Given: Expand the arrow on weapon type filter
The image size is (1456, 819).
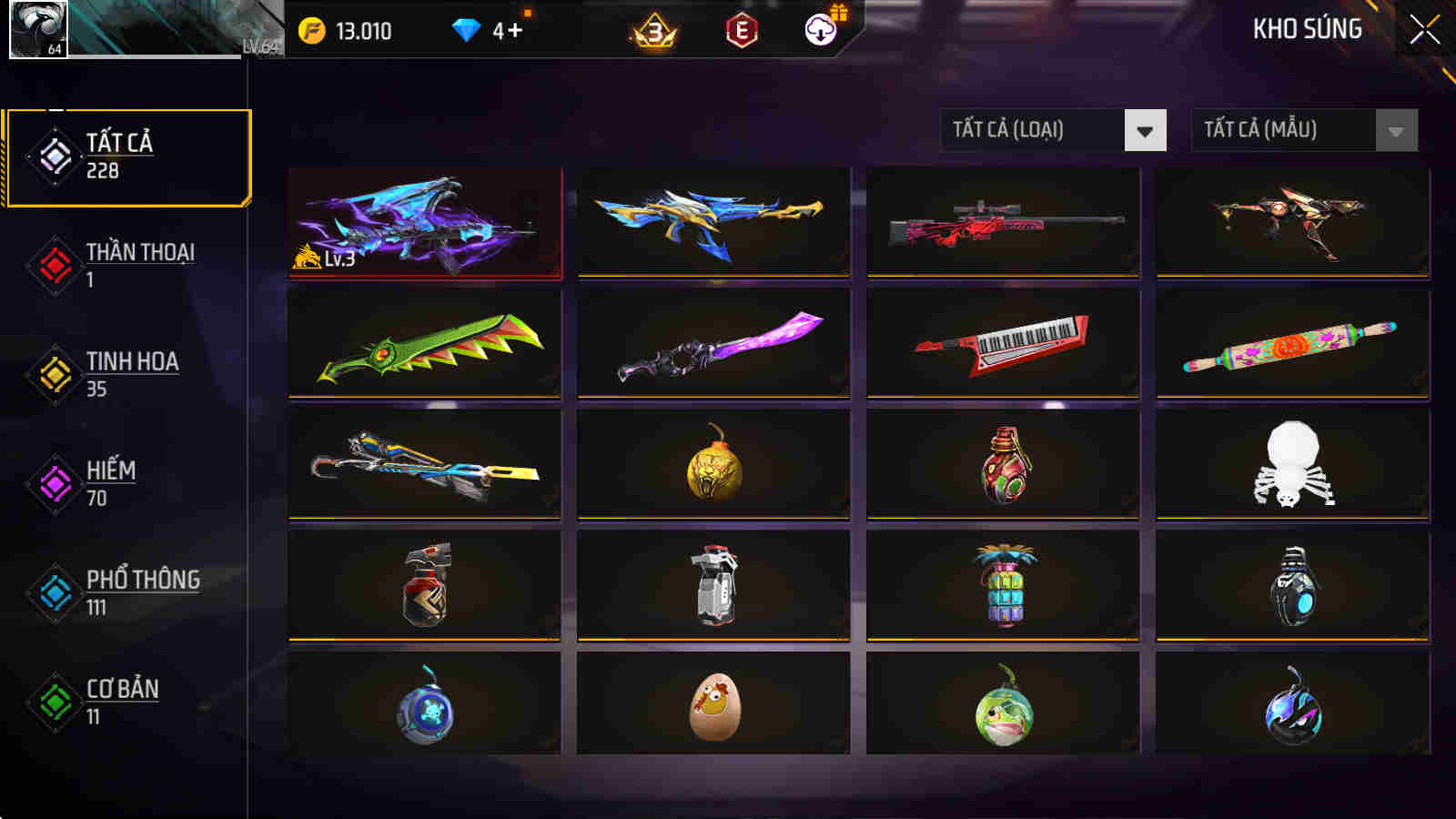Looking at the screenshot, I should (x=1145, y=130).
